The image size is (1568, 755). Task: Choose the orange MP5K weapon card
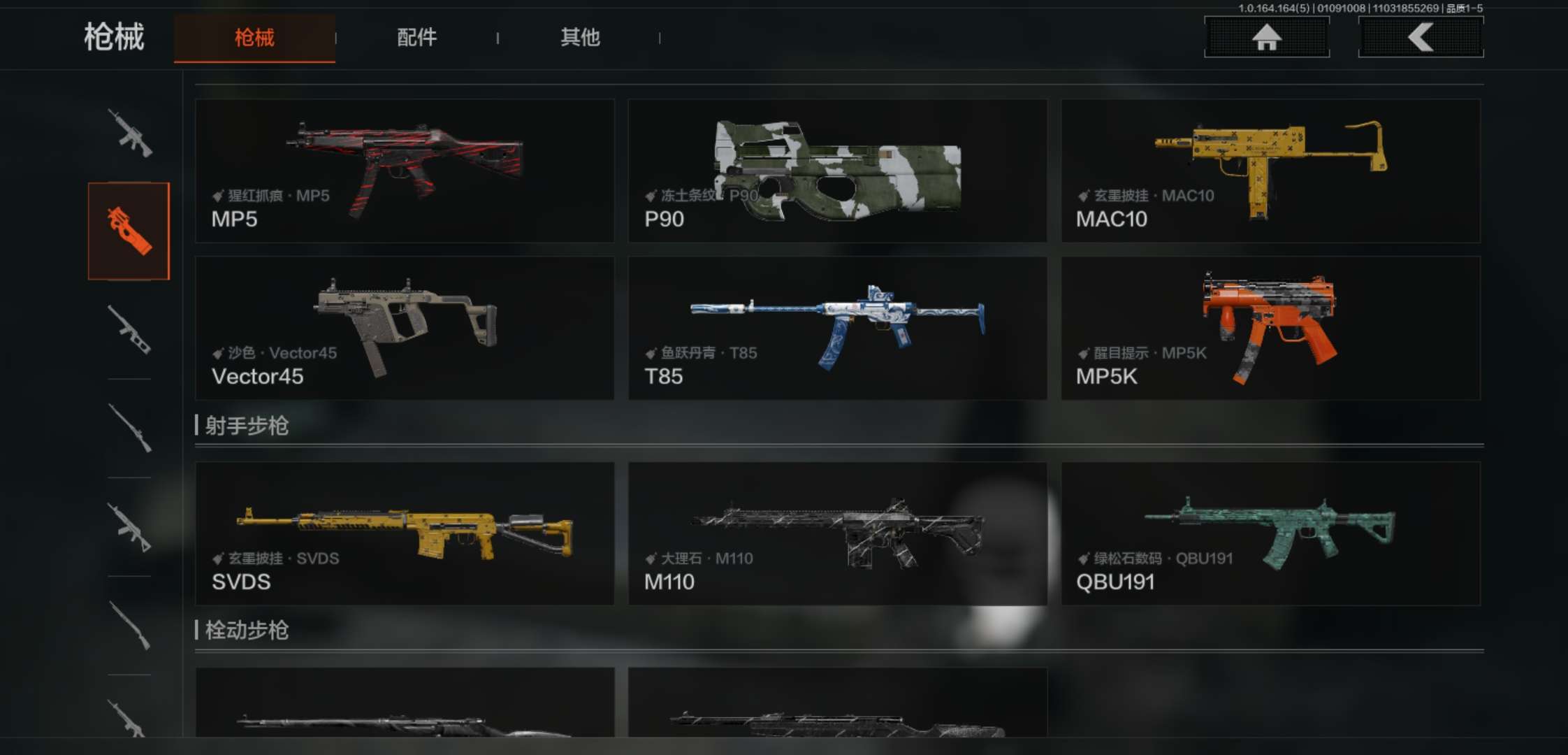click(x=1270, y=328)
